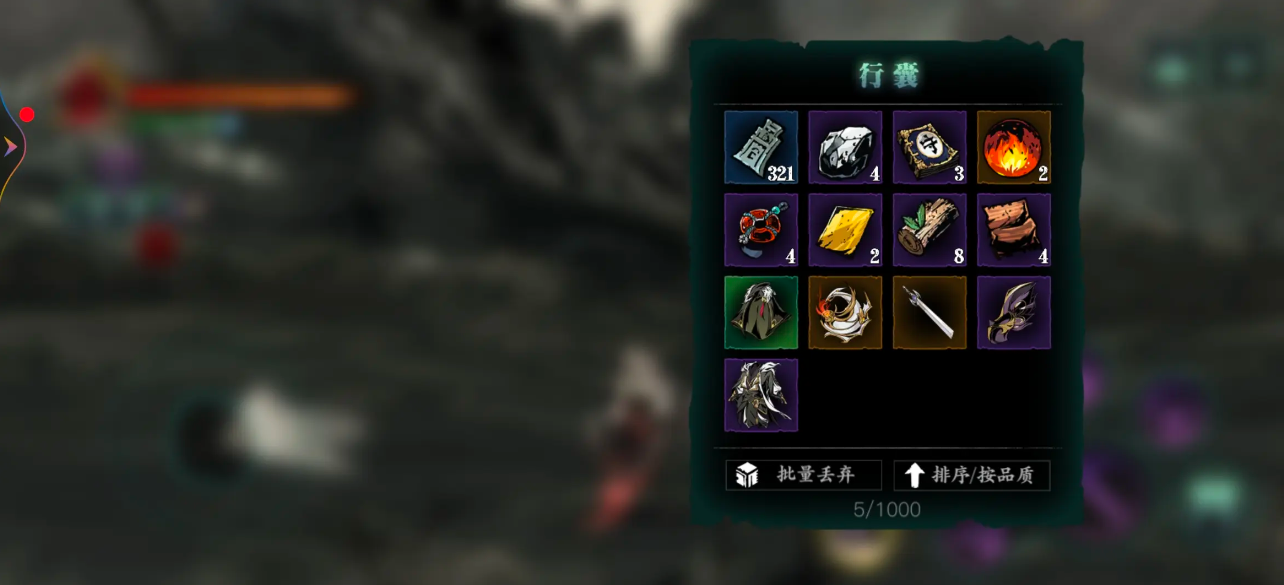Choose the leafy wood log stack

[x=929, y=230]
